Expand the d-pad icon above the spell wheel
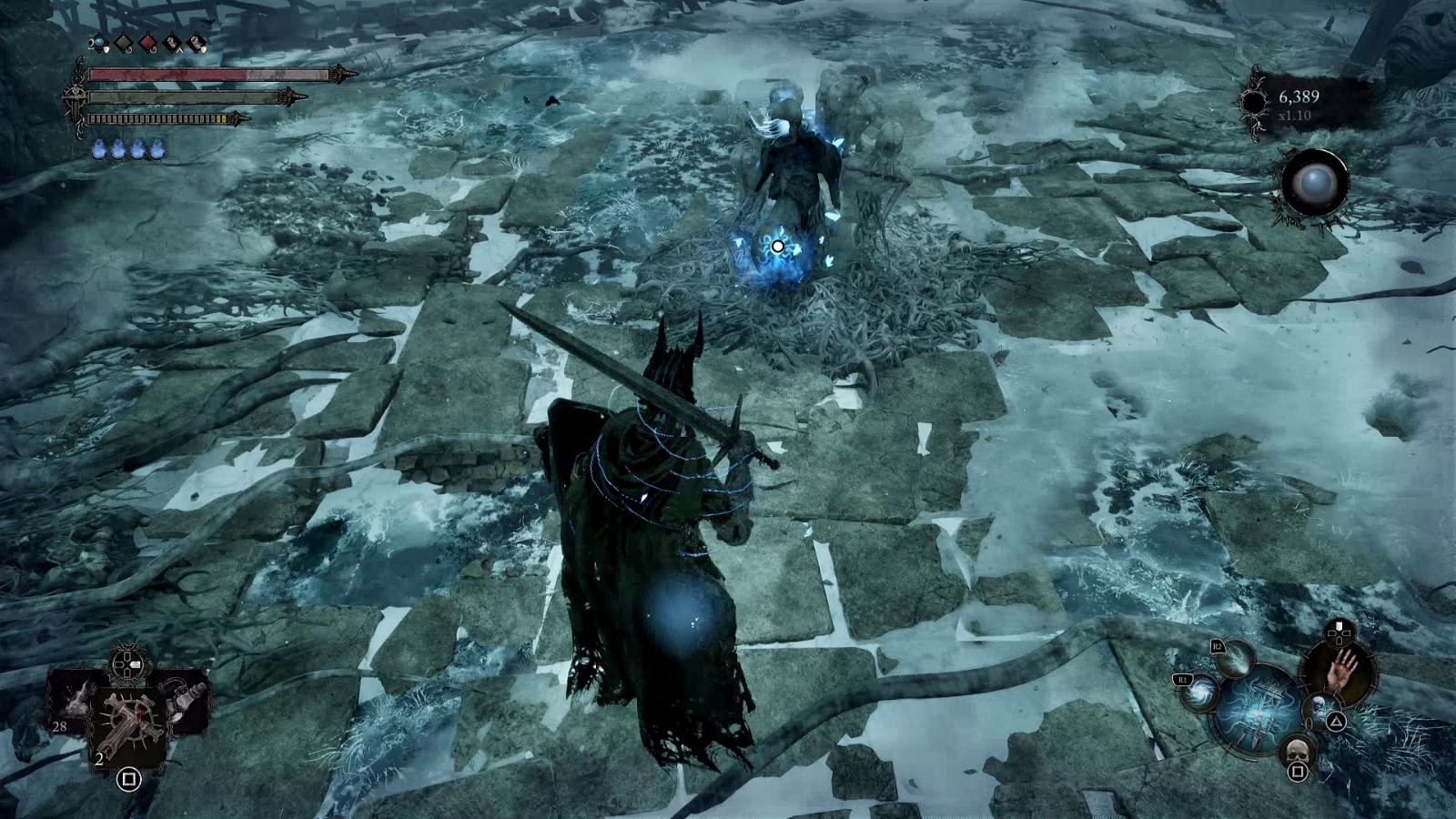This screenshot has width=1456, height=819. [1339, 633]
